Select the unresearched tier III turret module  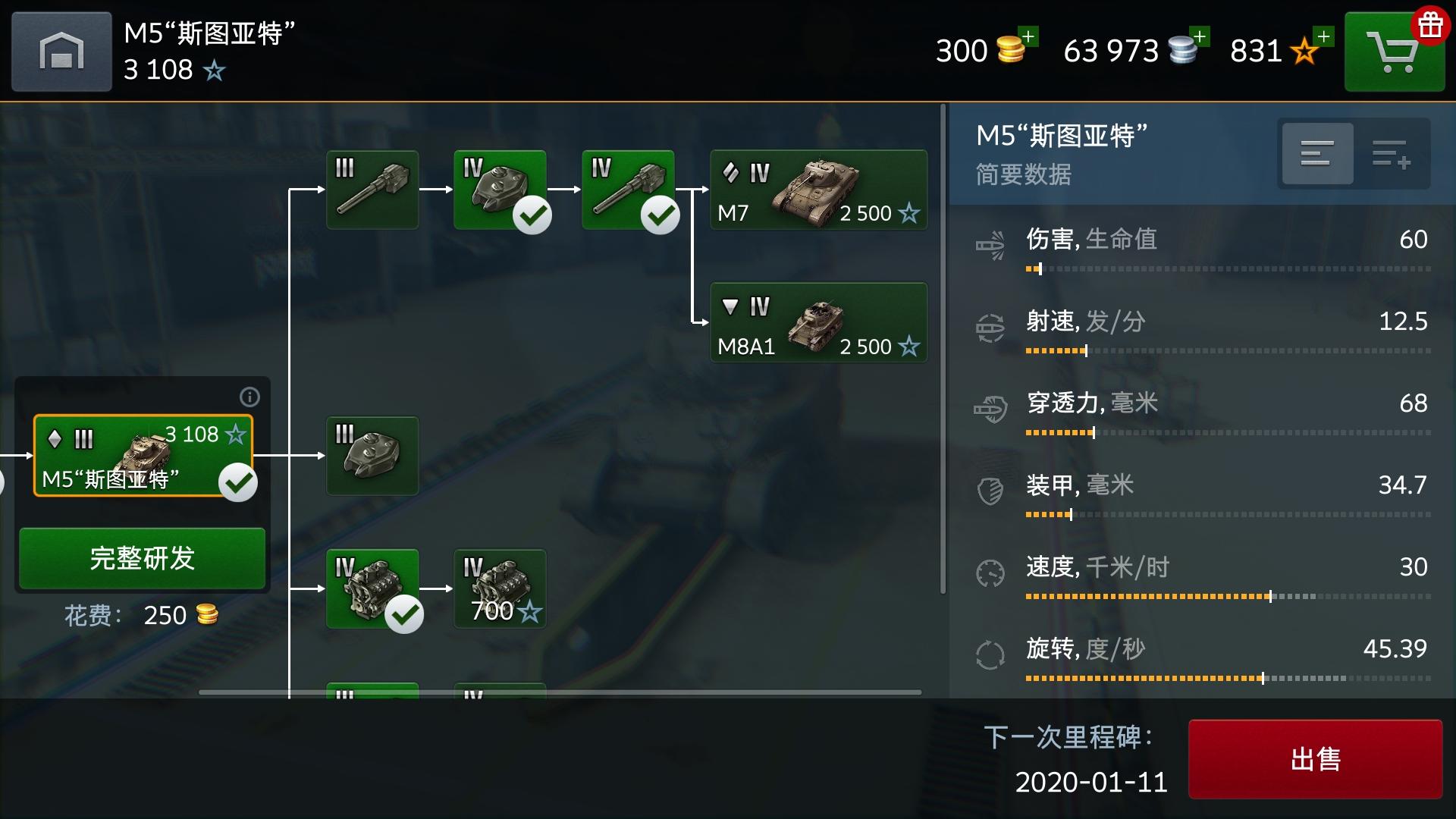click(372, 456)
